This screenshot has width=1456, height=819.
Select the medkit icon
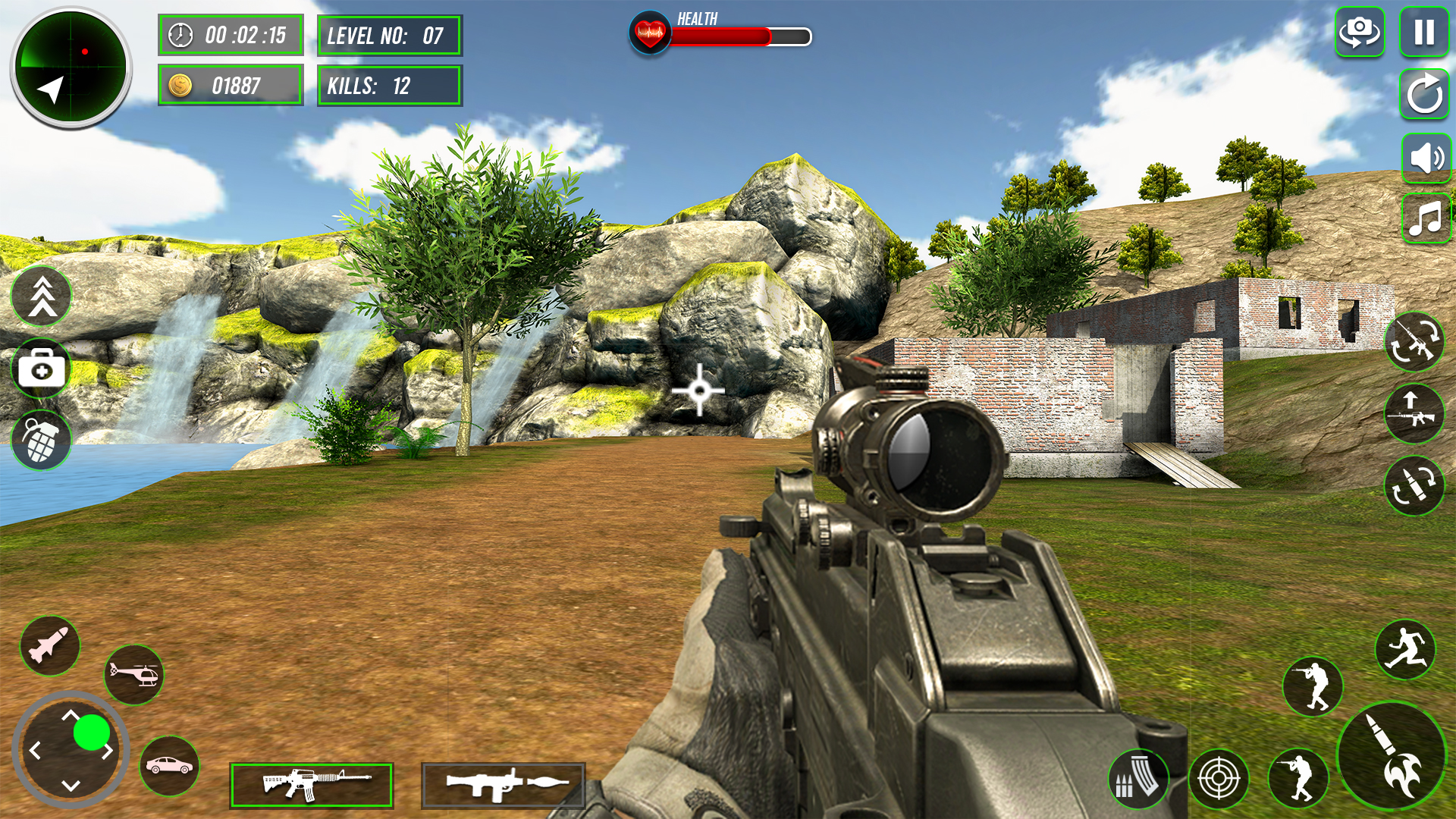[x=42, y=369]
